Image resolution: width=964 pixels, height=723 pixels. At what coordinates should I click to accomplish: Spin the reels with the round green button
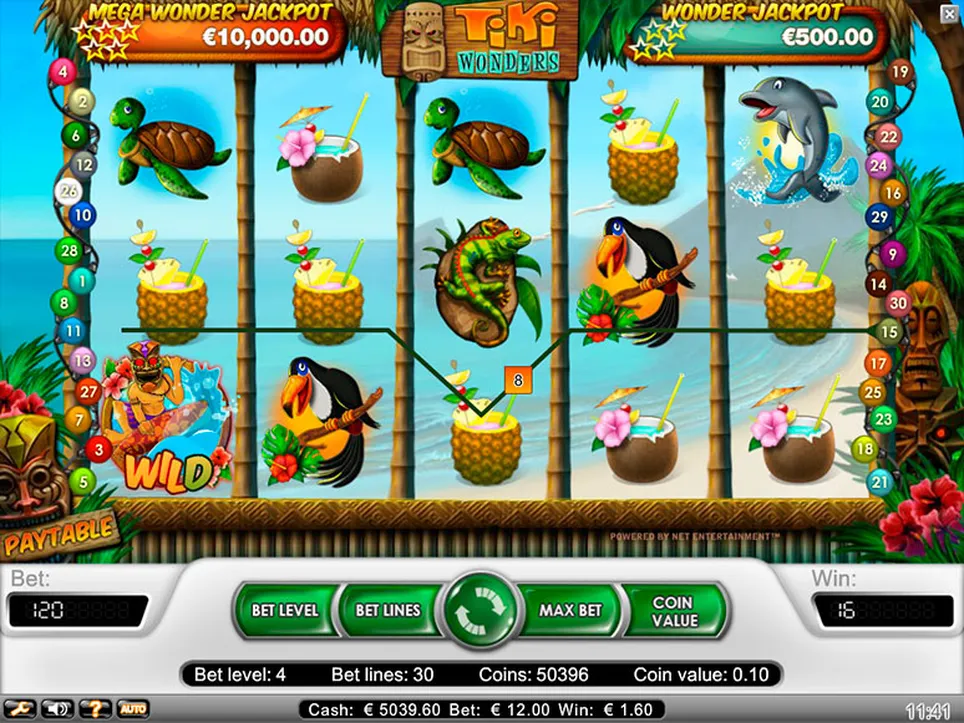[x=484, y=610]
